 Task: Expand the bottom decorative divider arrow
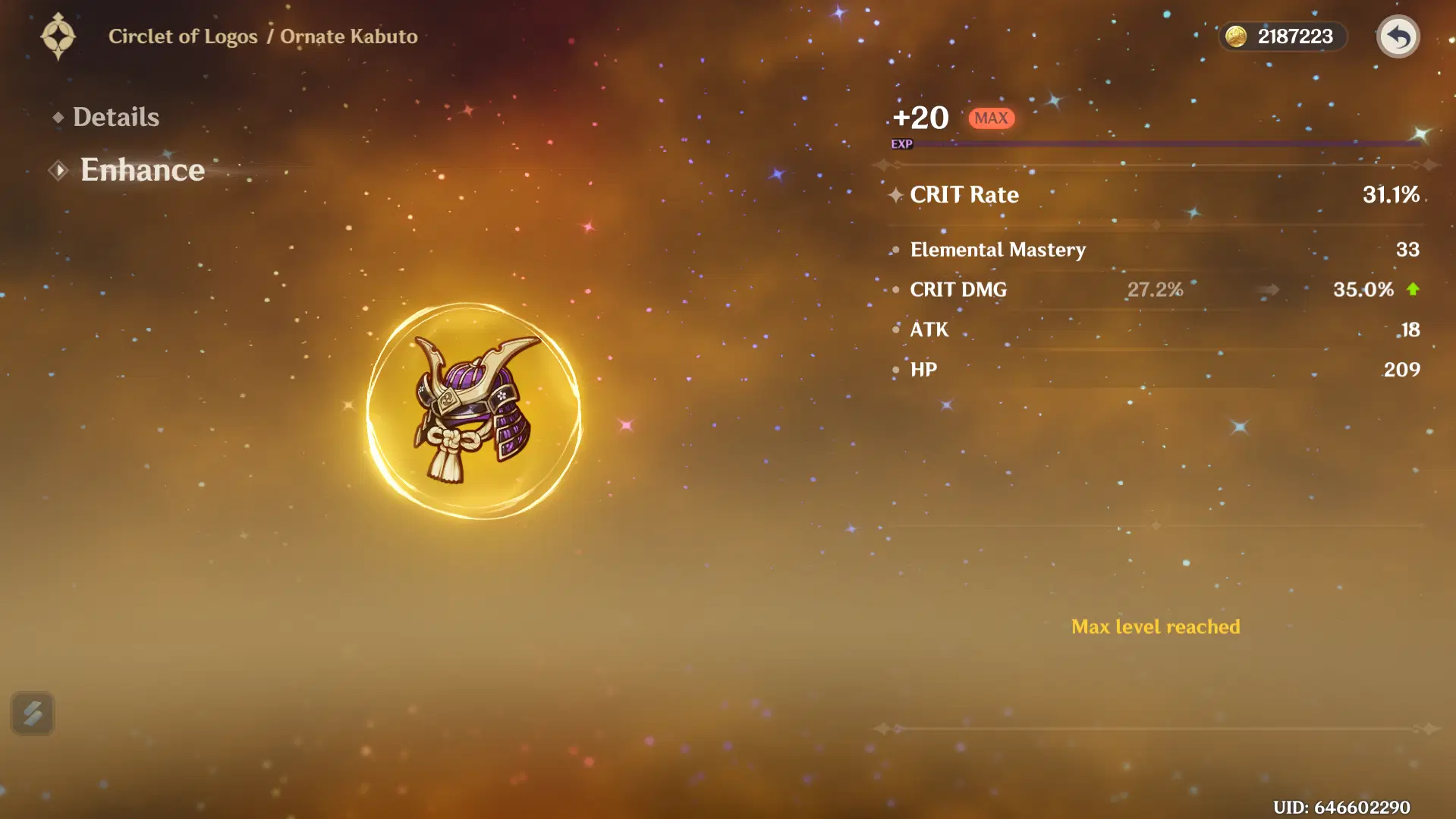pos(882,729)
